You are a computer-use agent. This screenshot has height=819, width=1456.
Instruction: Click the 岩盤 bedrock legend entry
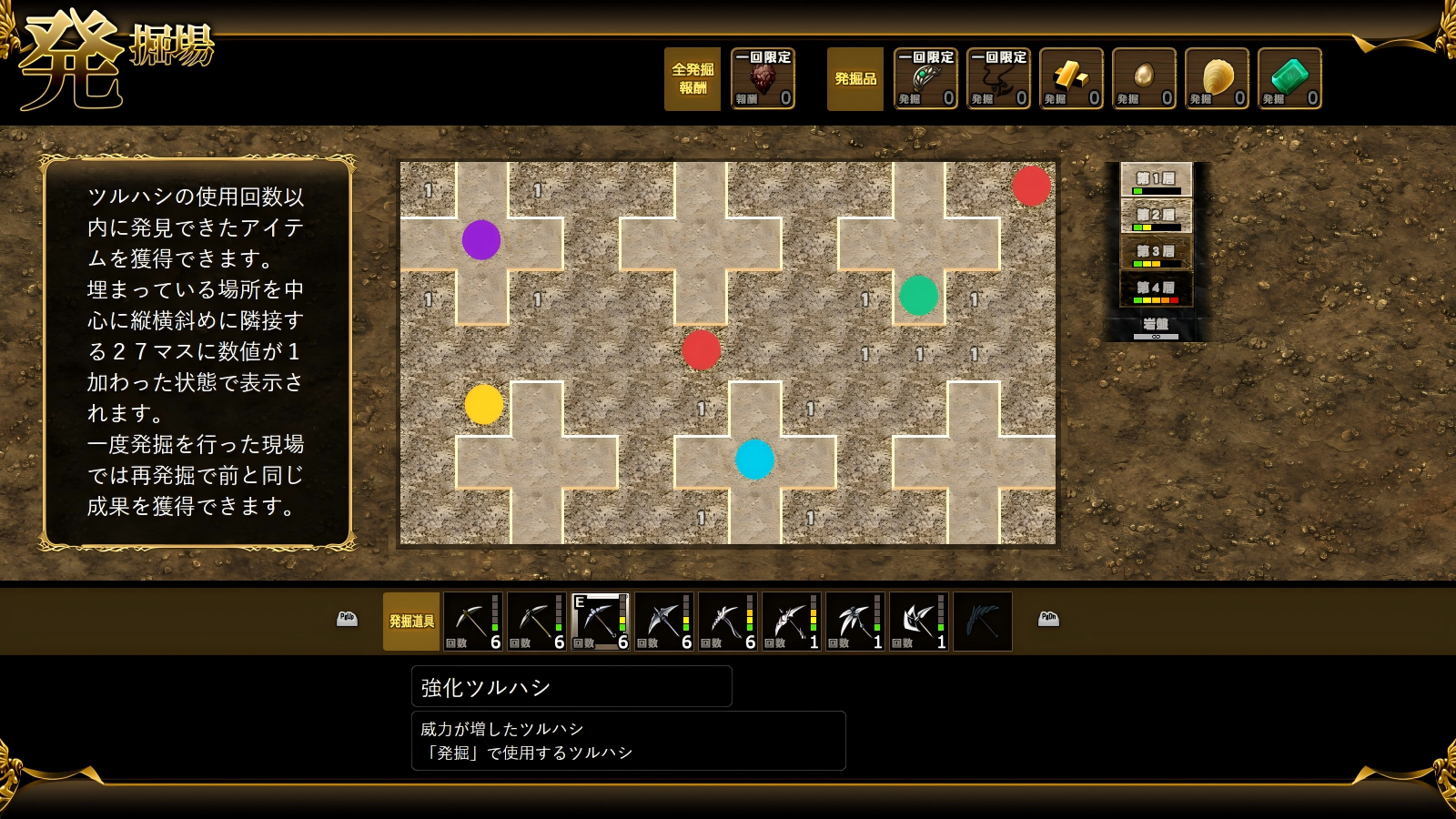[x=1156, y=326]
